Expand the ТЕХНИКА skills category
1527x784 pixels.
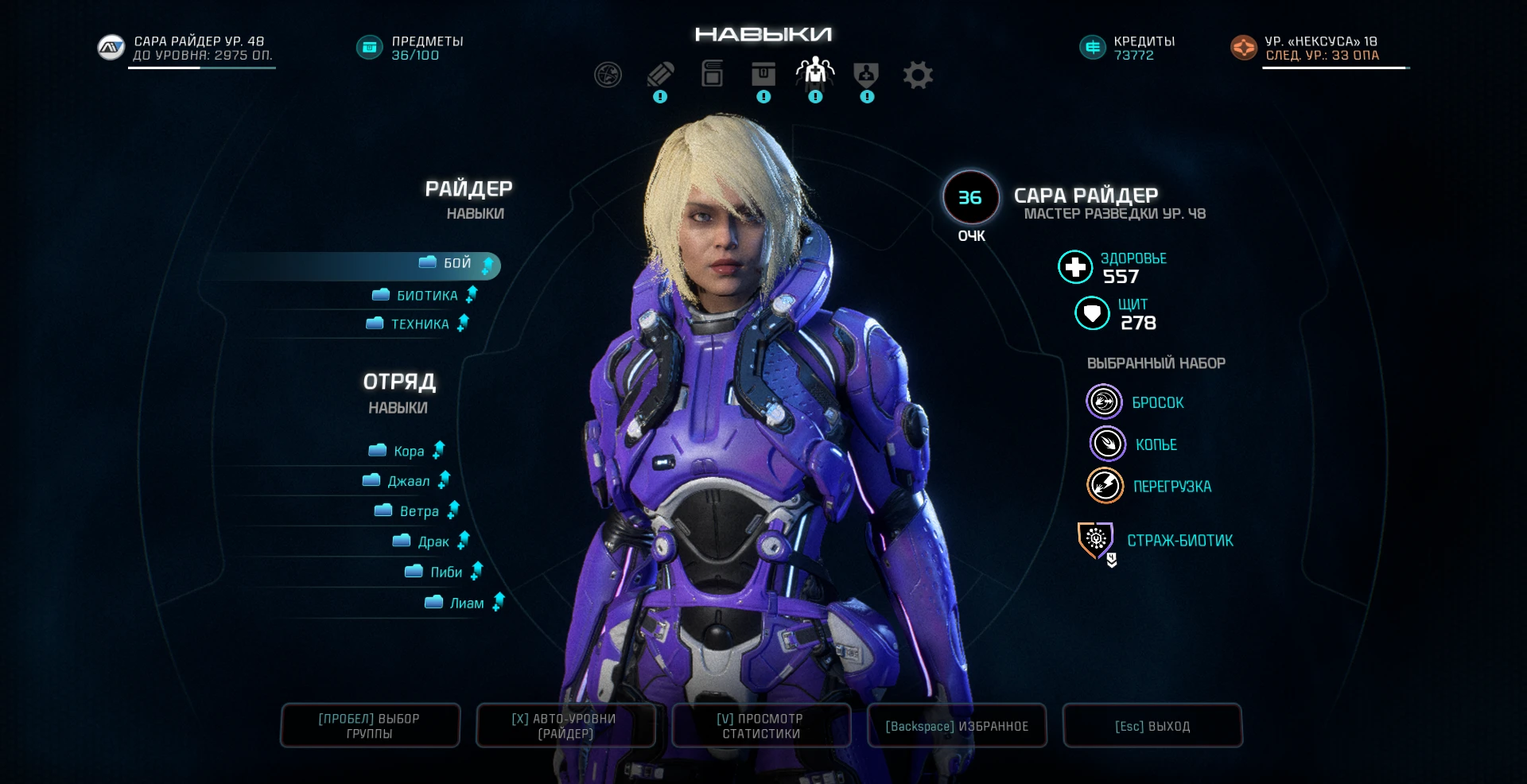[420, 324]
